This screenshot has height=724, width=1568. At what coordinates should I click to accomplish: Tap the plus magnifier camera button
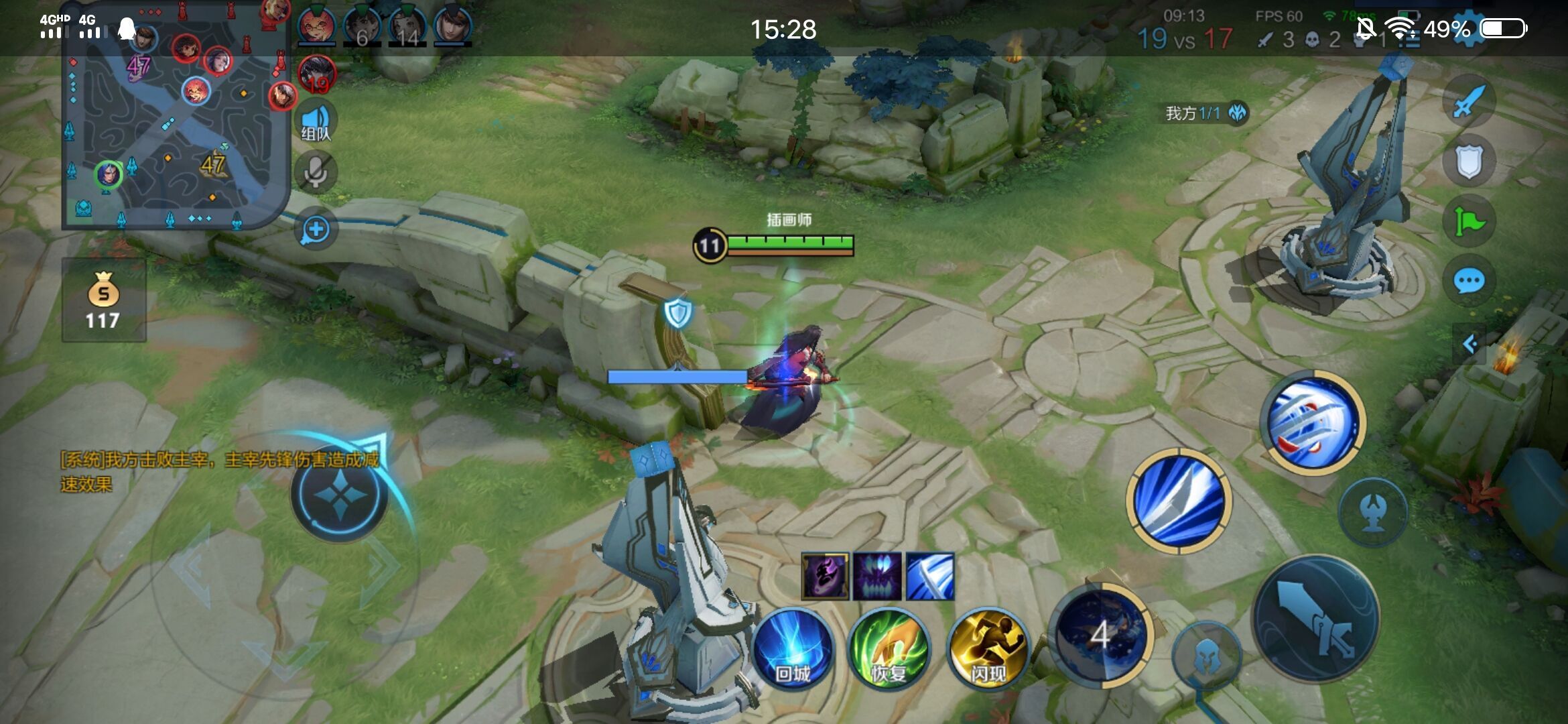(316, 229)
